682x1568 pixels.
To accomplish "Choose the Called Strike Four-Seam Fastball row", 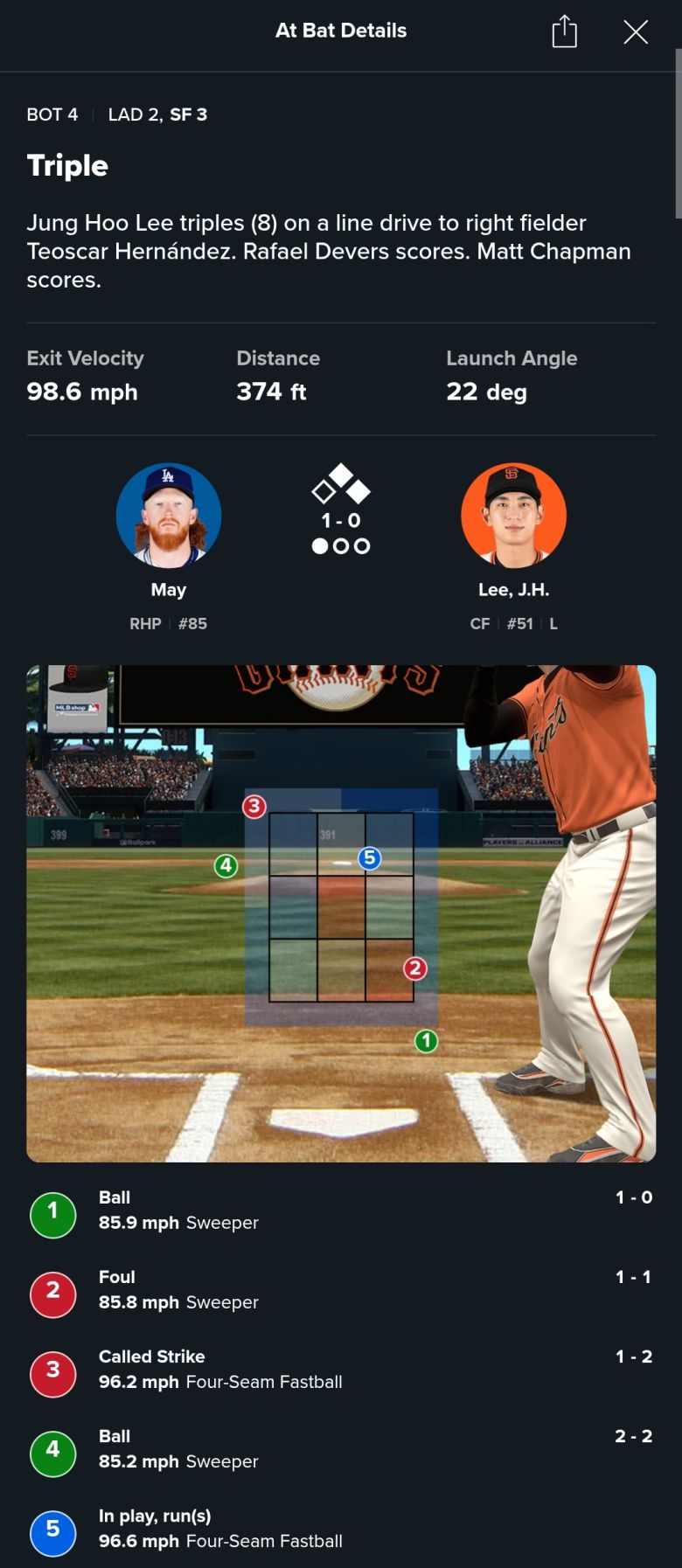I will 341,1370.
